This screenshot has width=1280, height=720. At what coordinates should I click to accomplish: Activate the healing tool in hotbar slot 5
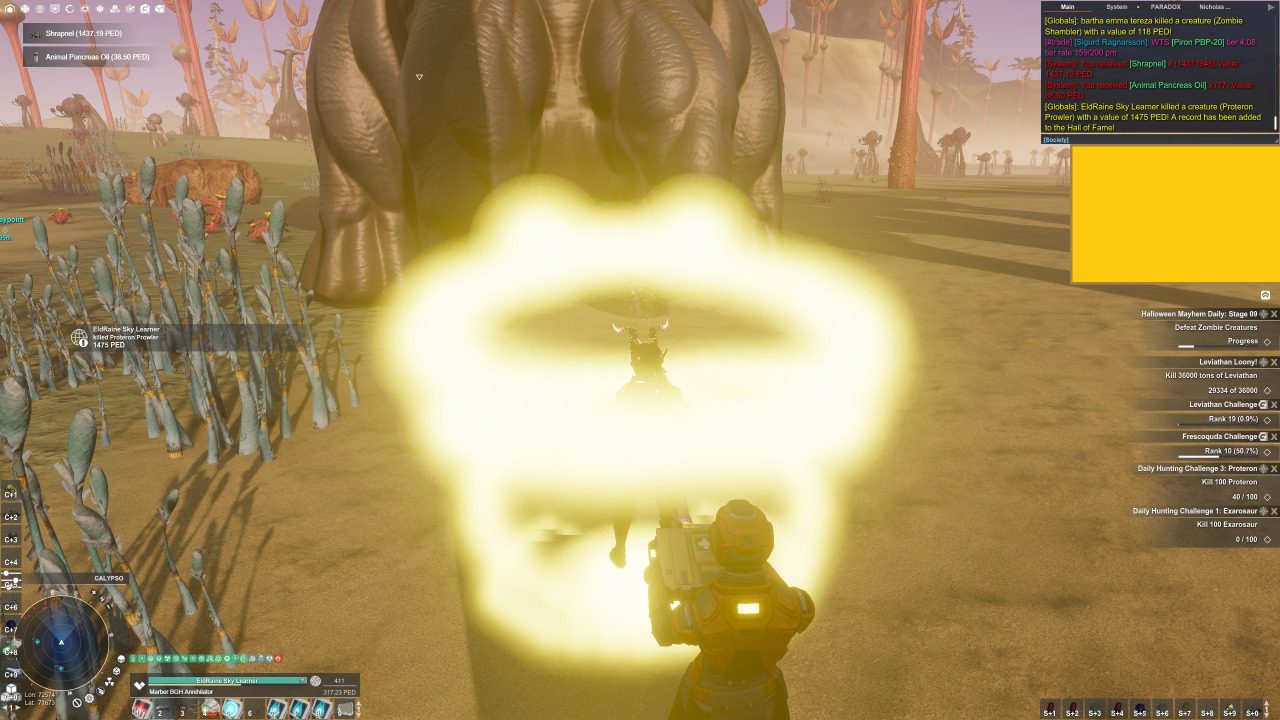[233, 709]
